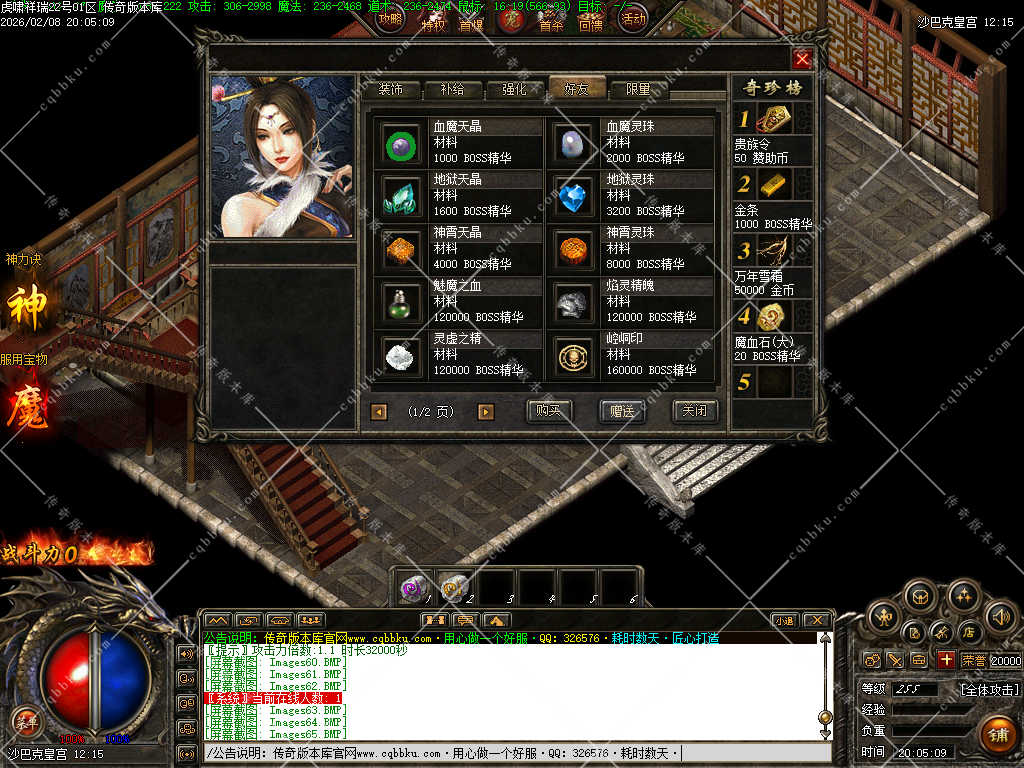Select the 魅魔之血 potion item

click(x=401, y=302)
